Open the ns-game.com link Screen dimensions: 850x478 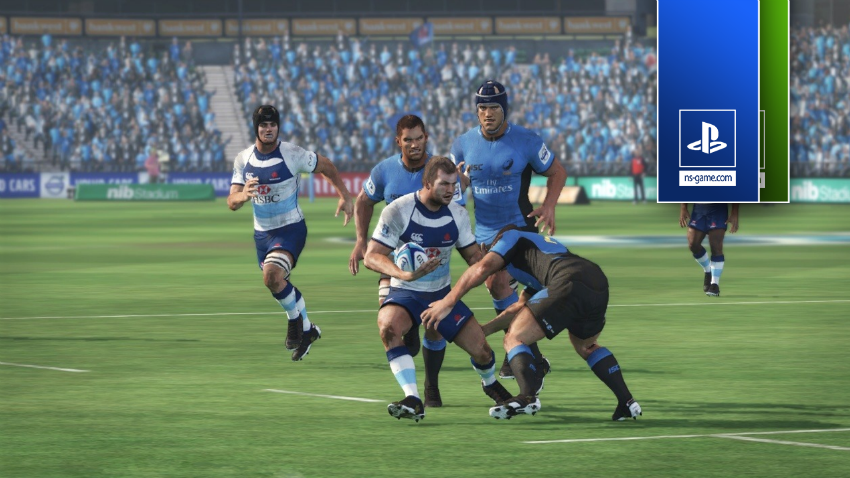point(707,178)
